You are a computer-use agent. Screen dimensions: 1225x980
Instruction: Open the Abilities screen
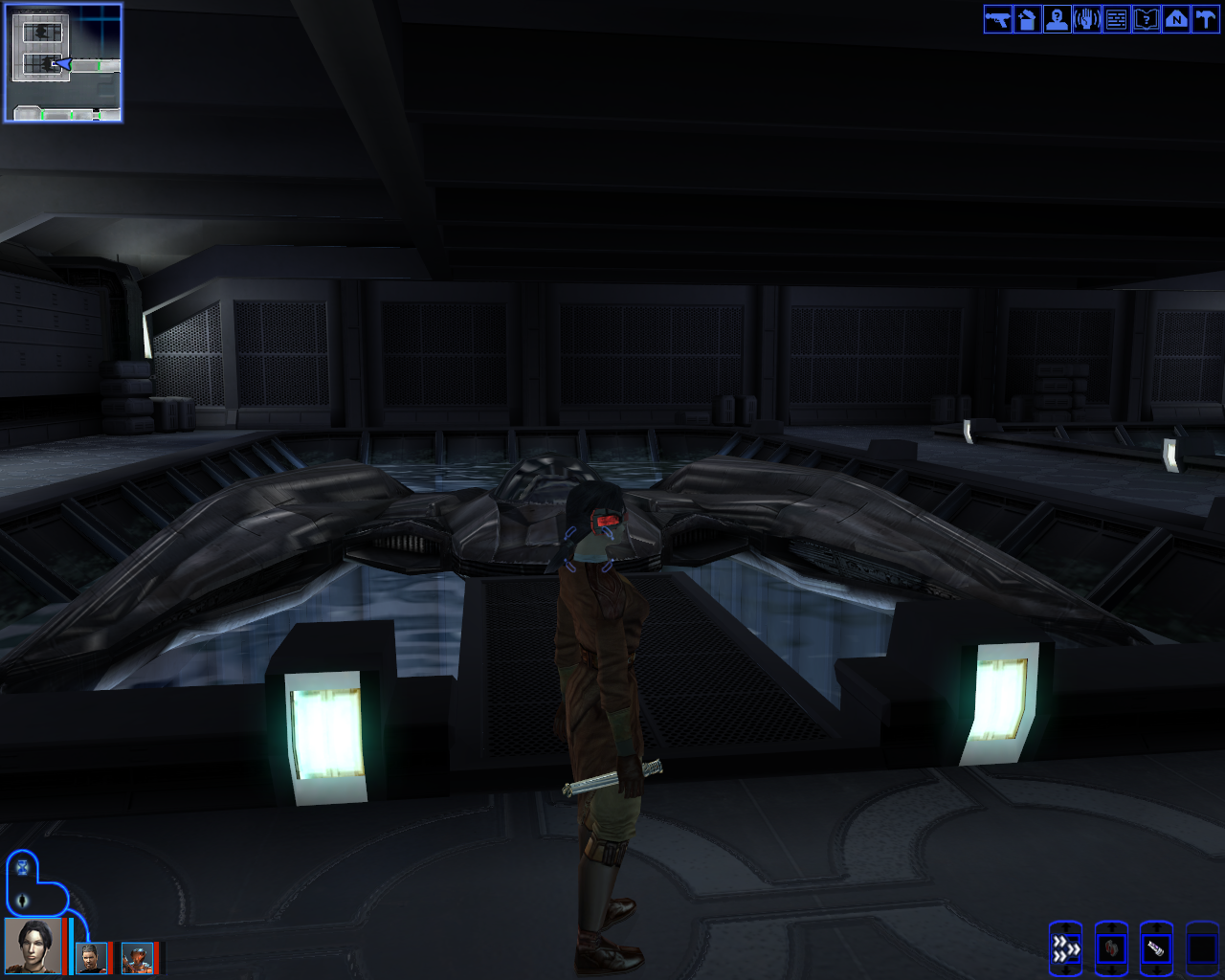[1086, 19]
